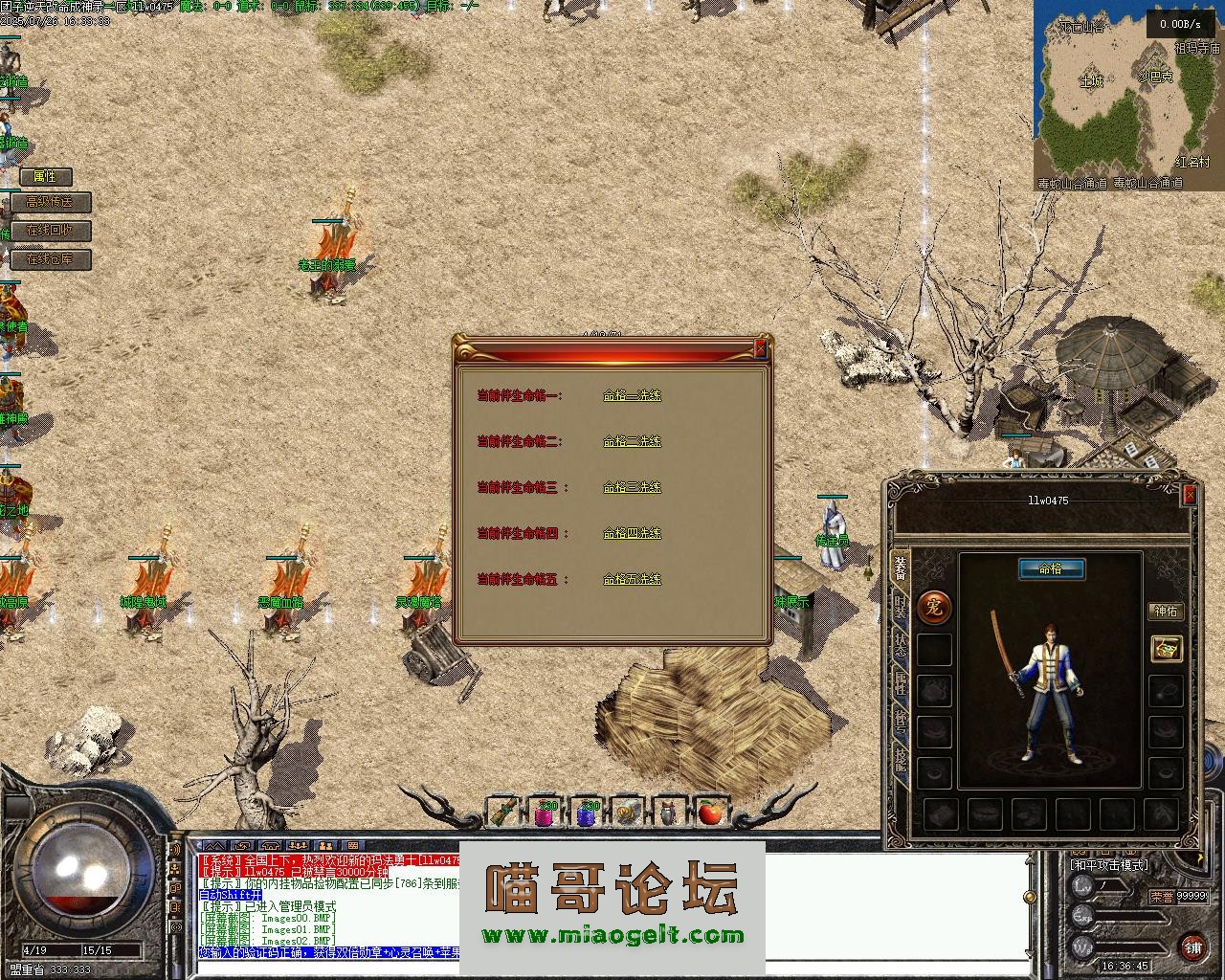This screenshot has width=1225, height=980.
Task: Close the character equipment panel
Action: pos(1190,494)
